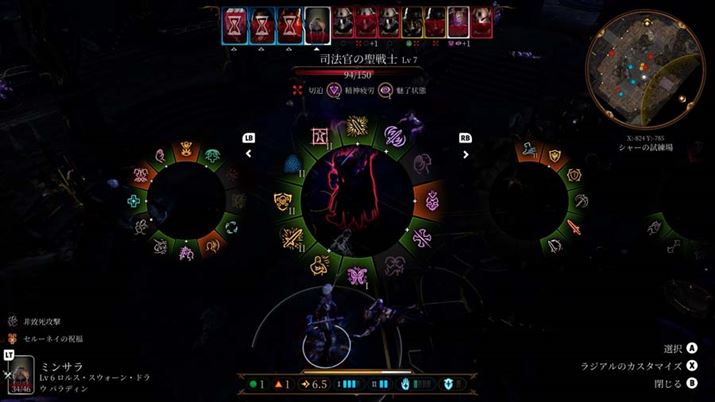This screenshot has width=715, height=402.
Task: Choose the purple swirling spell icon in center wheel
Action: click(394, 136)
